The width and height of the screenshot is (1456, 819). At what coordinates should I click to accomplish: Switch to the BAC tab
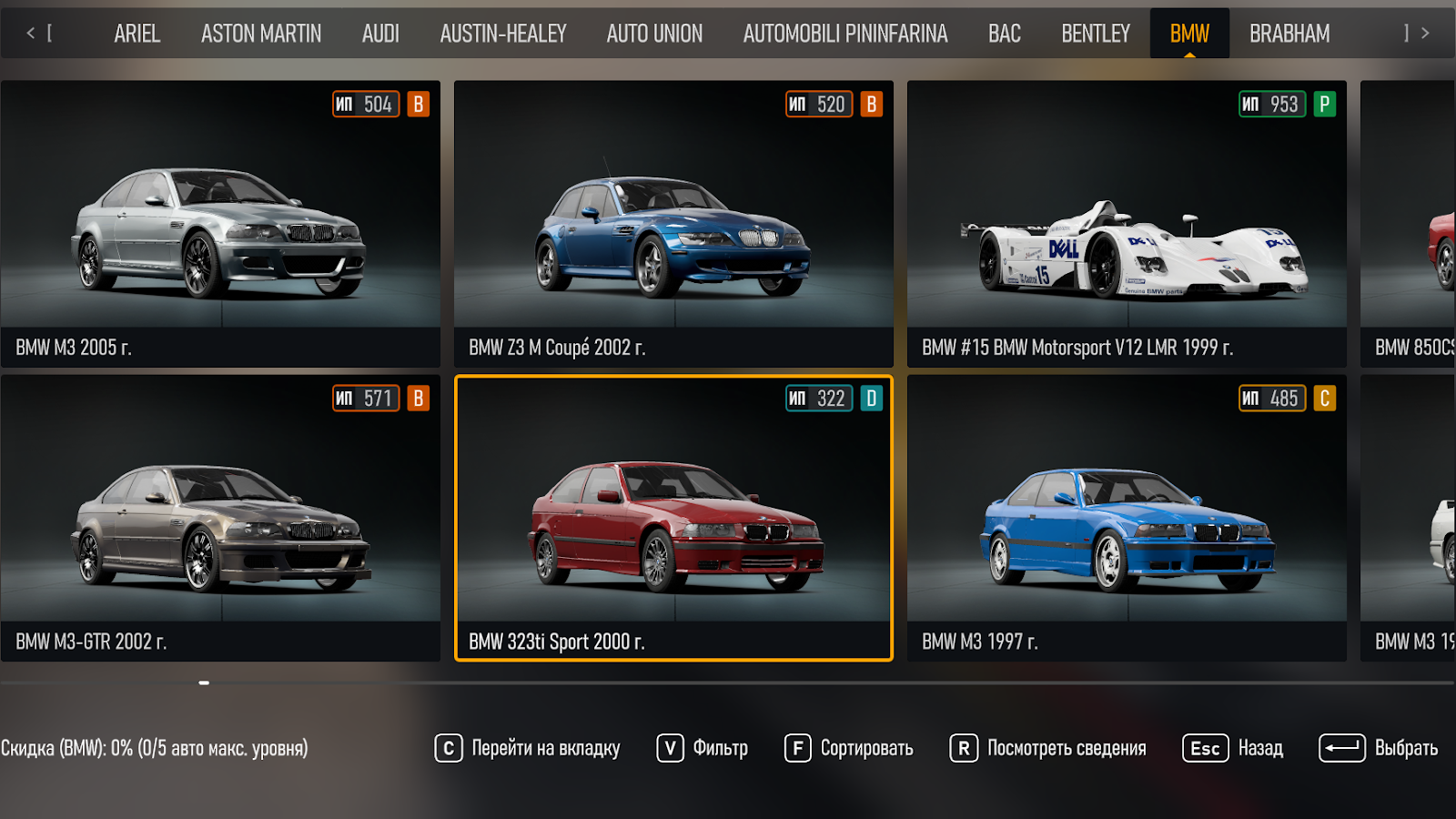pyautogui.click(x=1005, y=34)
